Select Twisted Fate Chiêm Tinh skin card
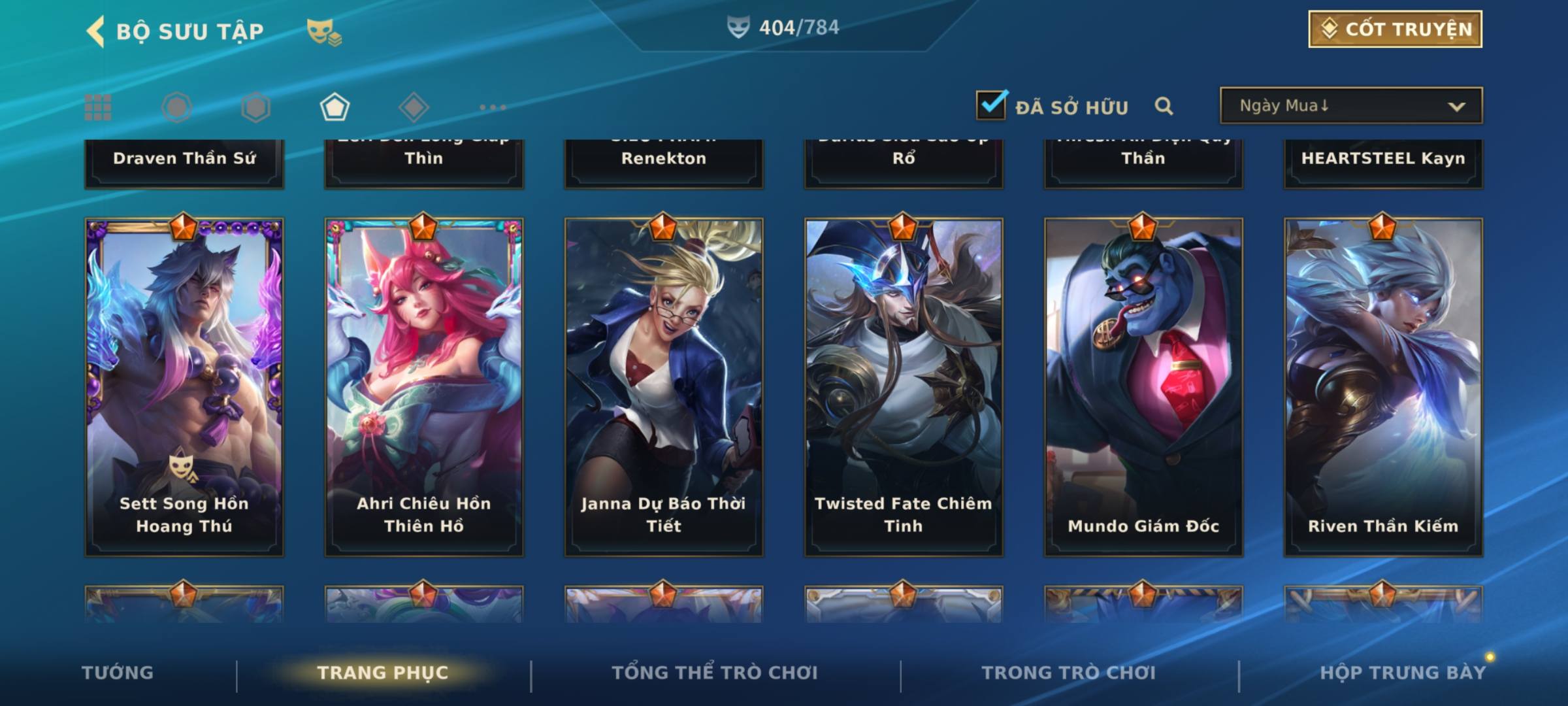This screenshot has width=1568, height=706. 904,387
